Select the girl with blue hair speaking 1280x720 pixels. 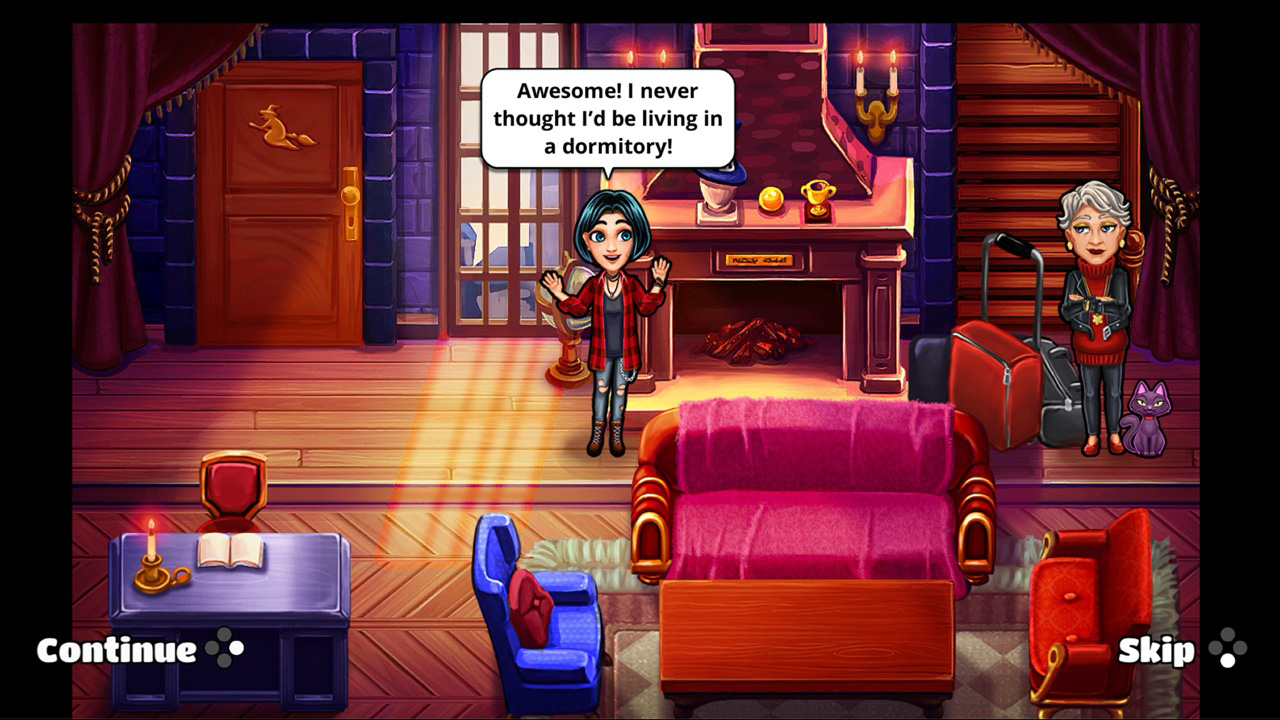(613, 300)
